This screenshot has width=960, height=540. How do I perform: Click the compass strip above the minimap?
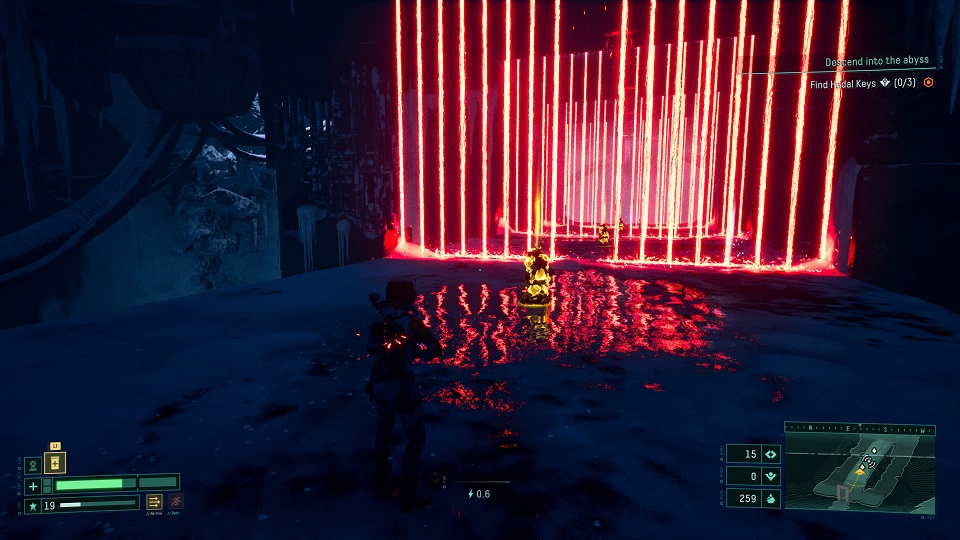coord(859,427)
